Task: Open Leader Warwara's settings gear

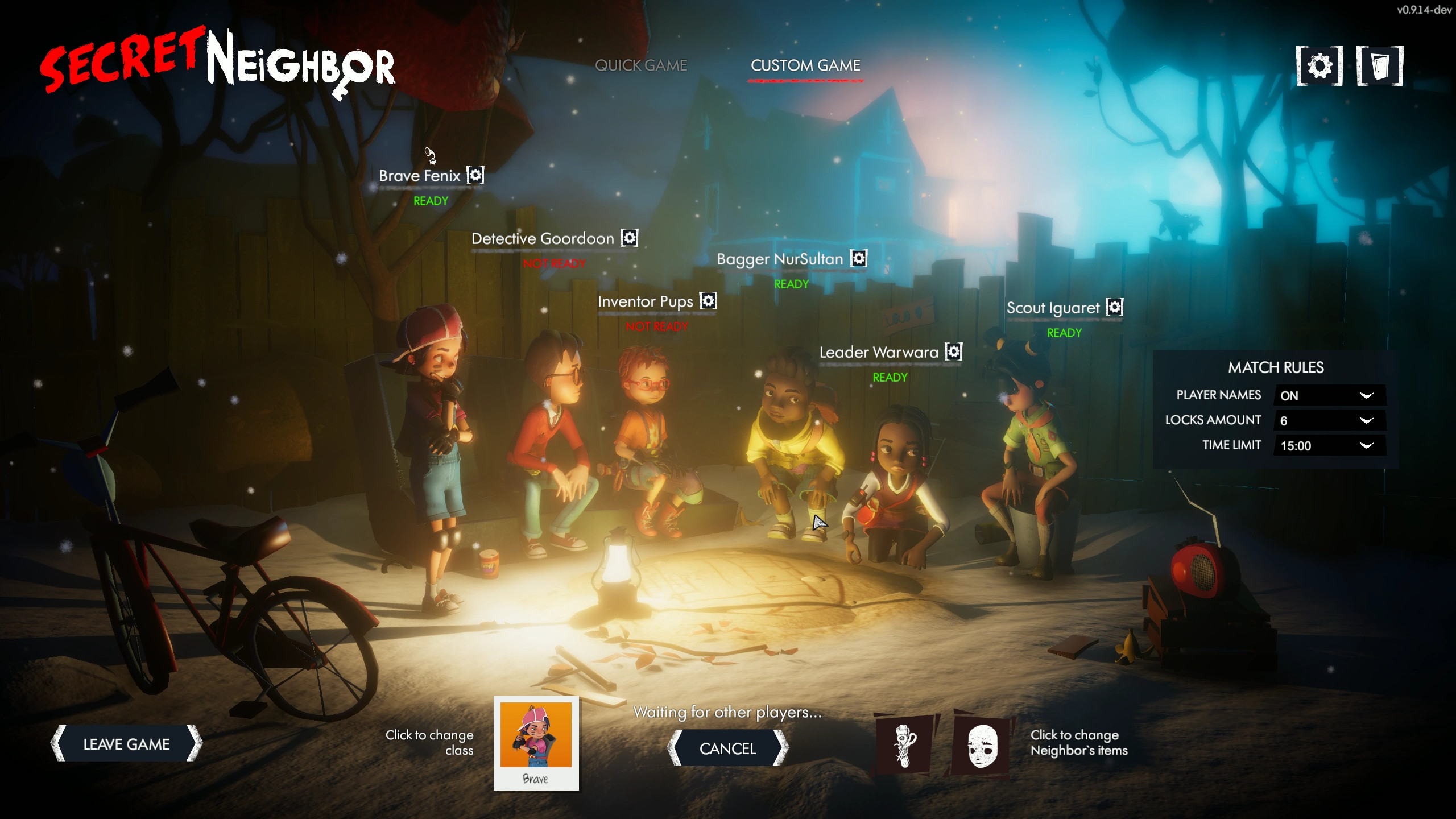Action: tap(953, 352)
